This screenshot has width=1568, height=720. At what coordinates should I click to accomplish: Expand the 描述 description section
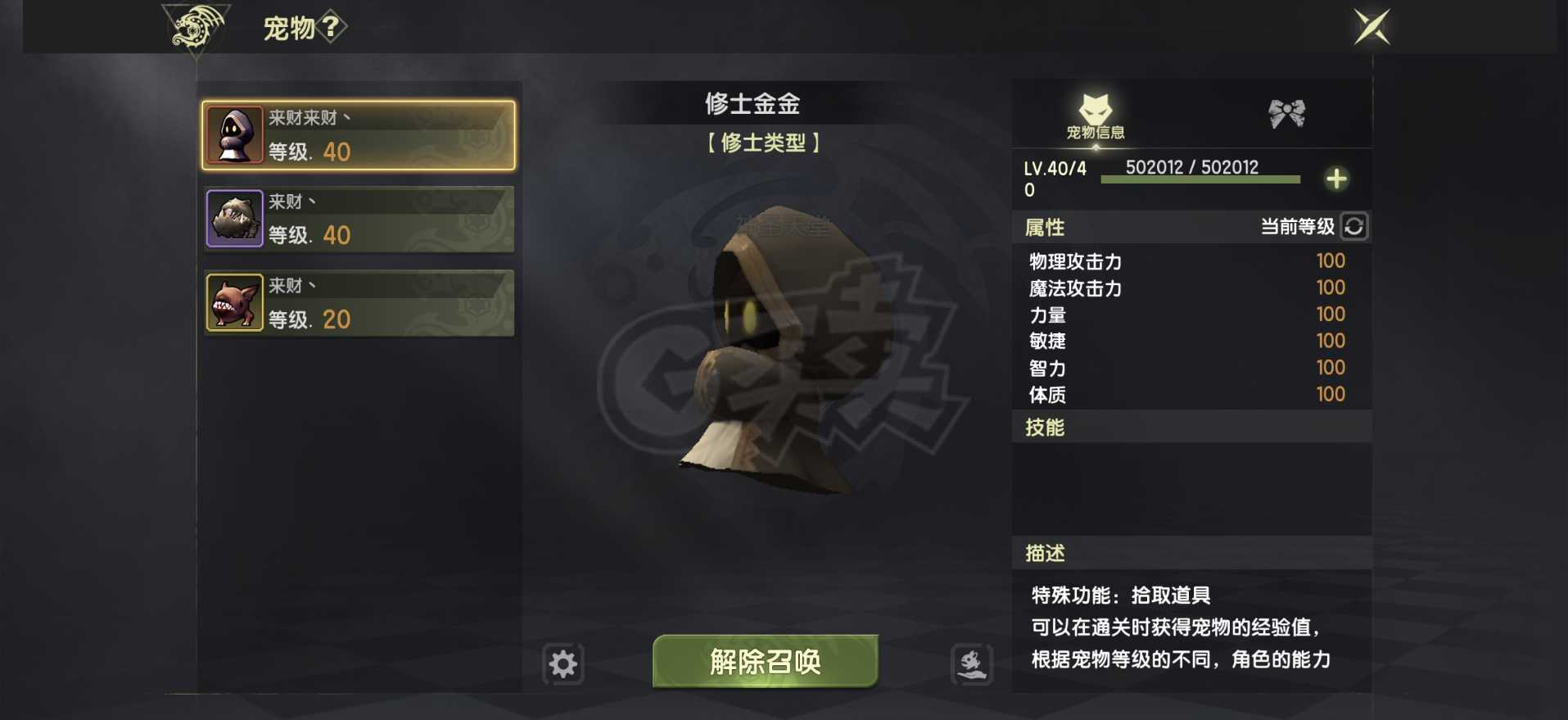tap(1046, 553)
